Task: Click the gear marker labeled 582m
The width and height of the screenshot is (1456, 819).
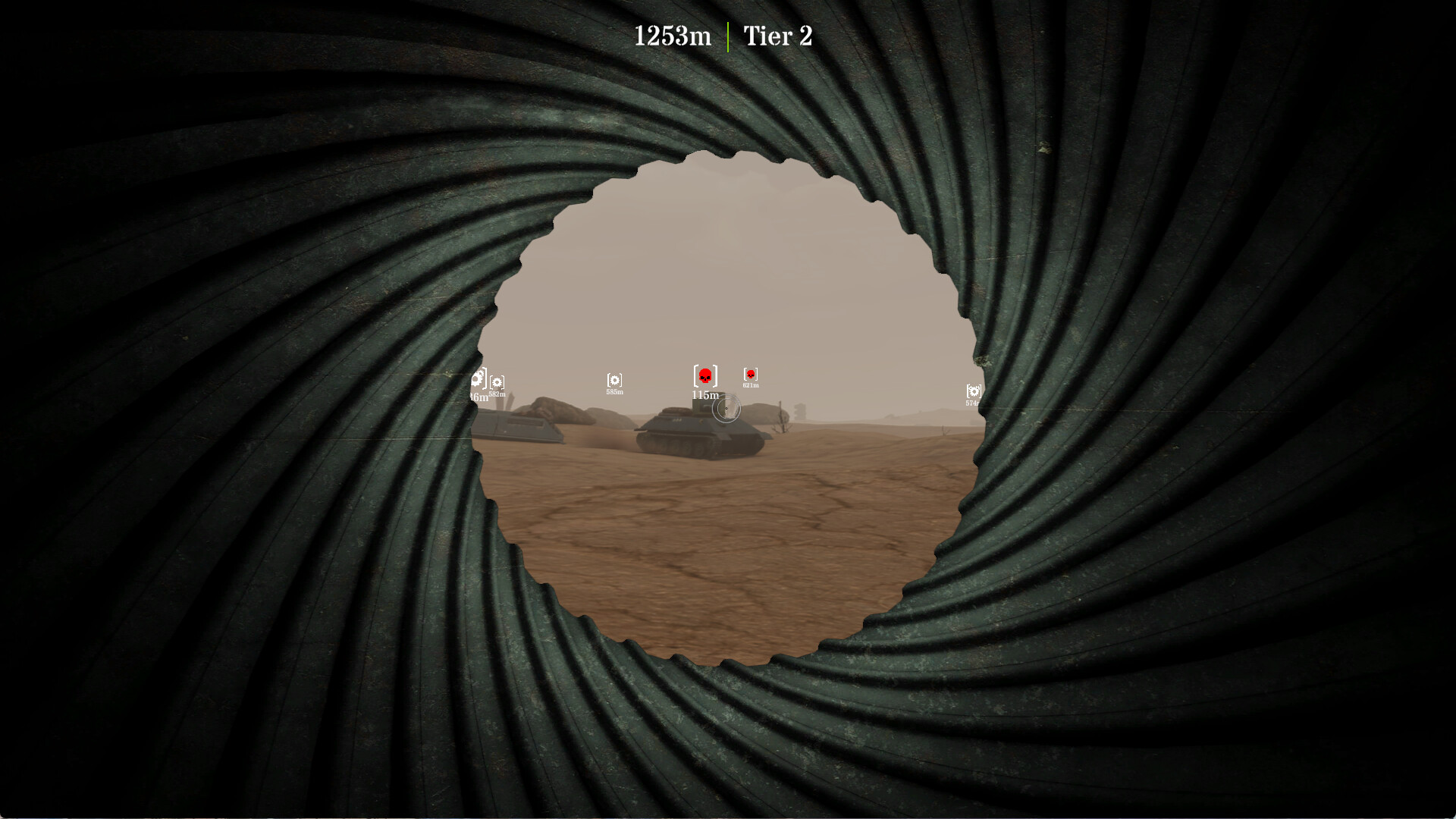Action: 497,381
